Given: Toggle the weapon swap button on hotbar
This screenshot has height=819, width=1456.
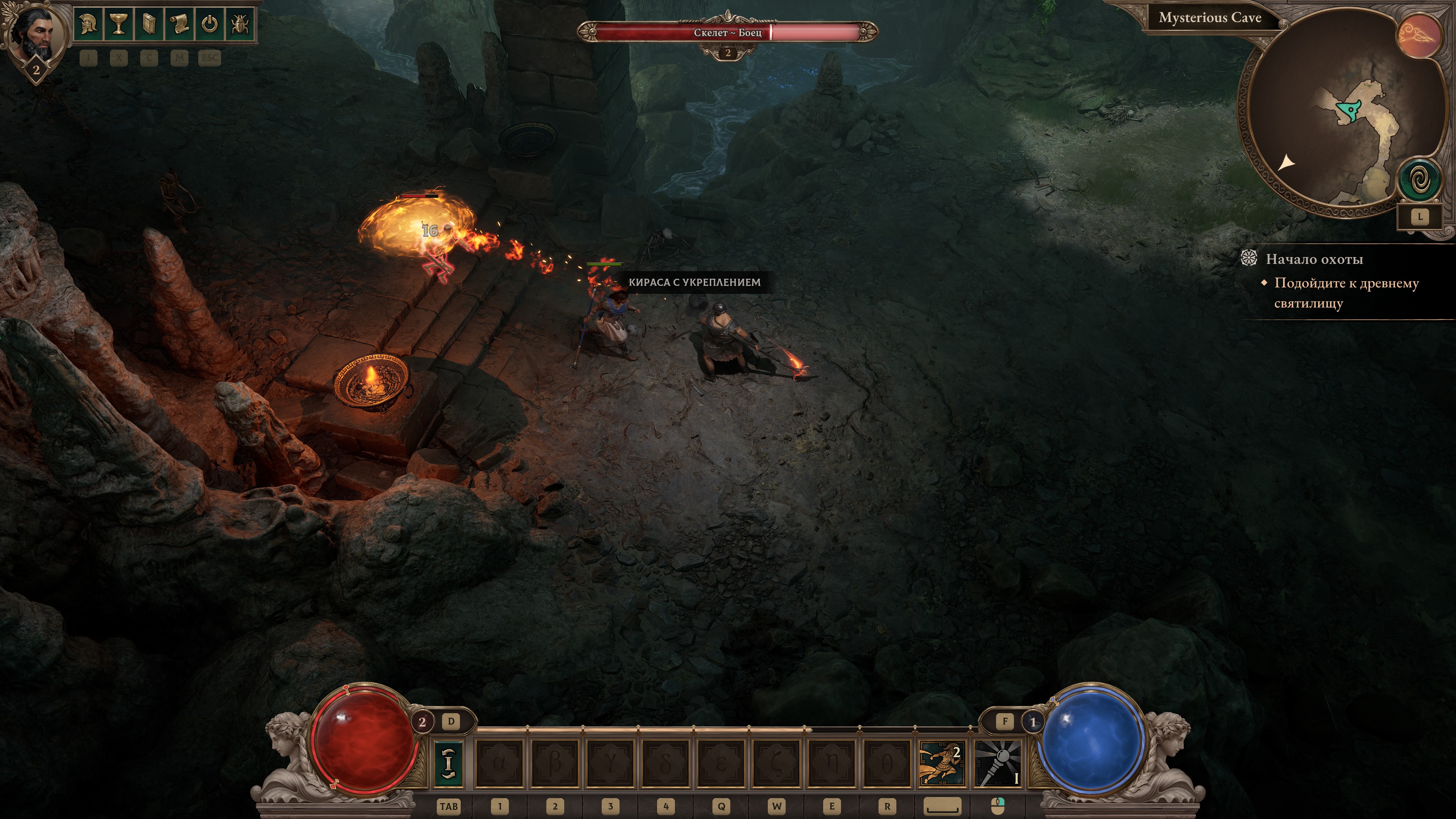Looking at the screenshot, I should coord(448,763).
